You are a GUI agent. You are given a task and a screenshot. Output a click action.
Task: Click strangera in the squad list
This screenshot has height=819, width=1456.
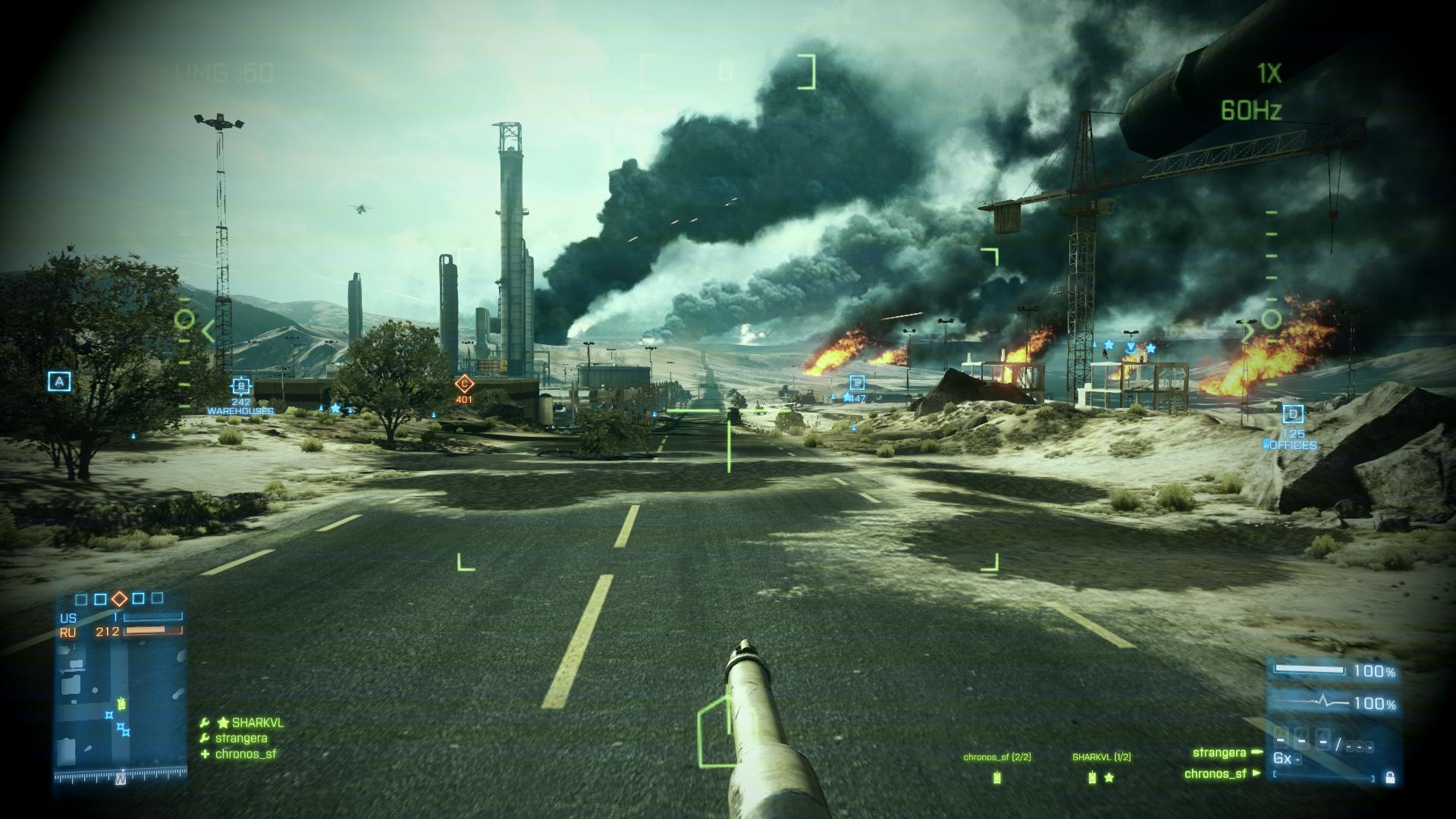[240, 739]
